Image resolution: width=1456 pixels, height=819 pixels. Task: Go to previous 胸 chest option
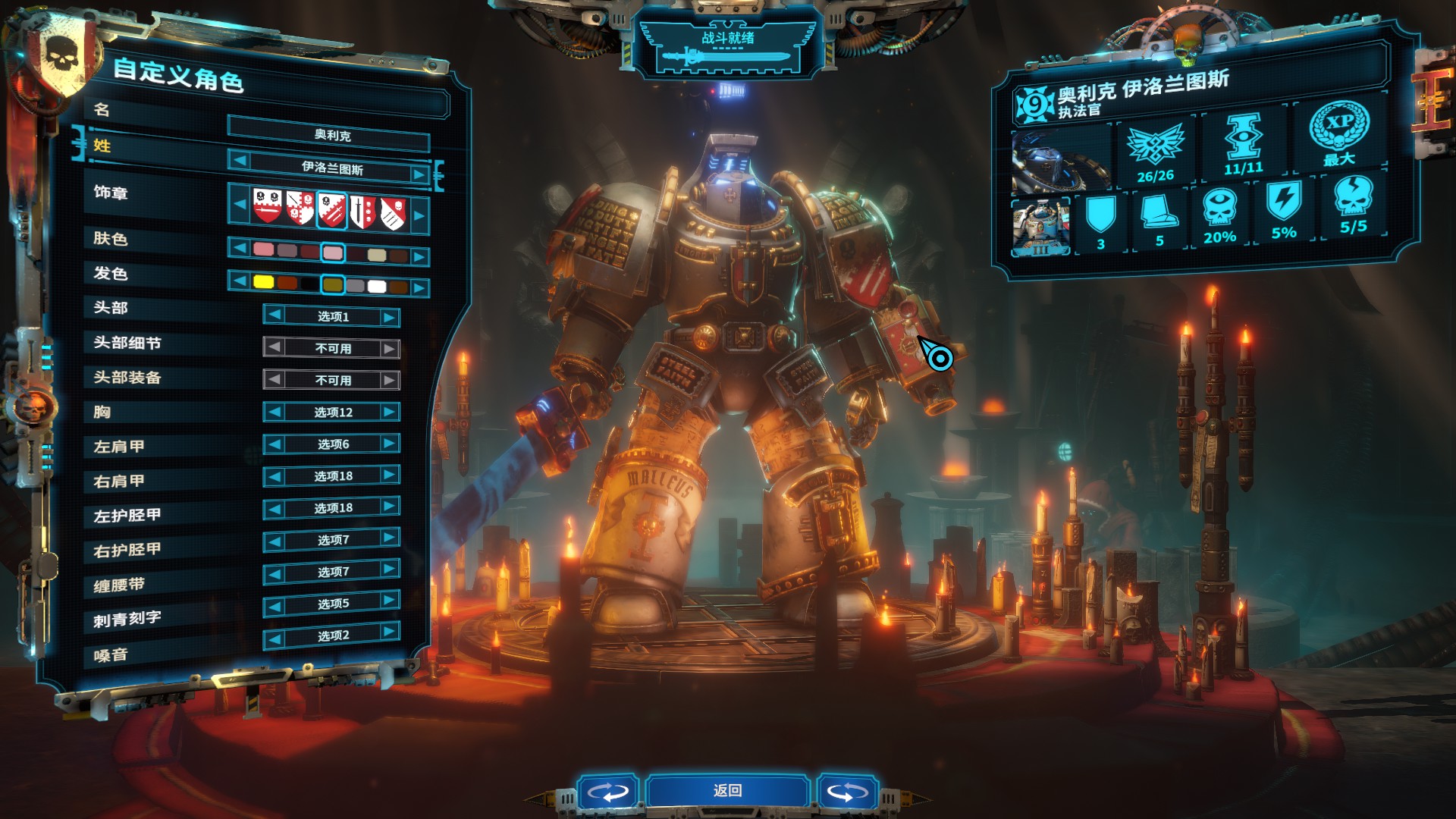pos(275,412)
